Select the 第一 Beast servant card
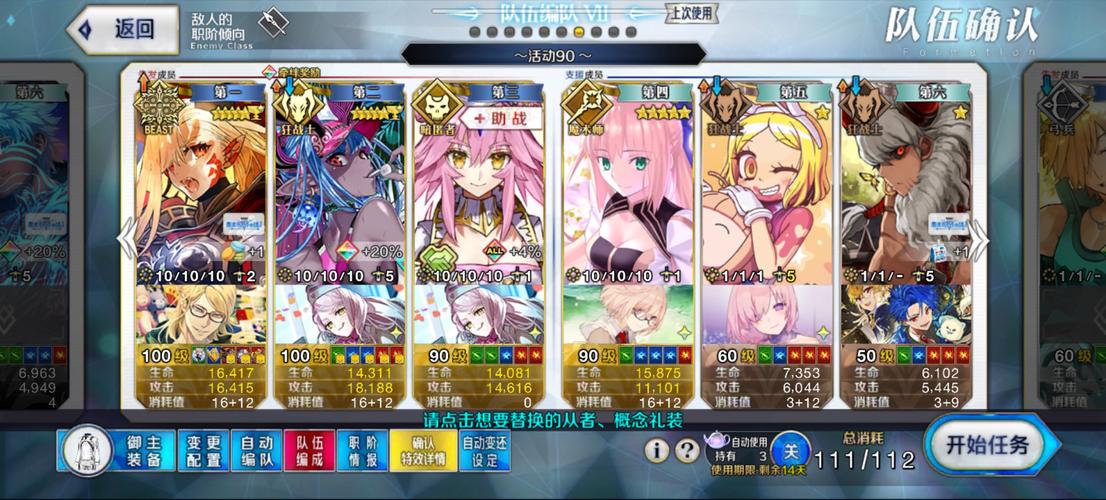 pos(201,190)
